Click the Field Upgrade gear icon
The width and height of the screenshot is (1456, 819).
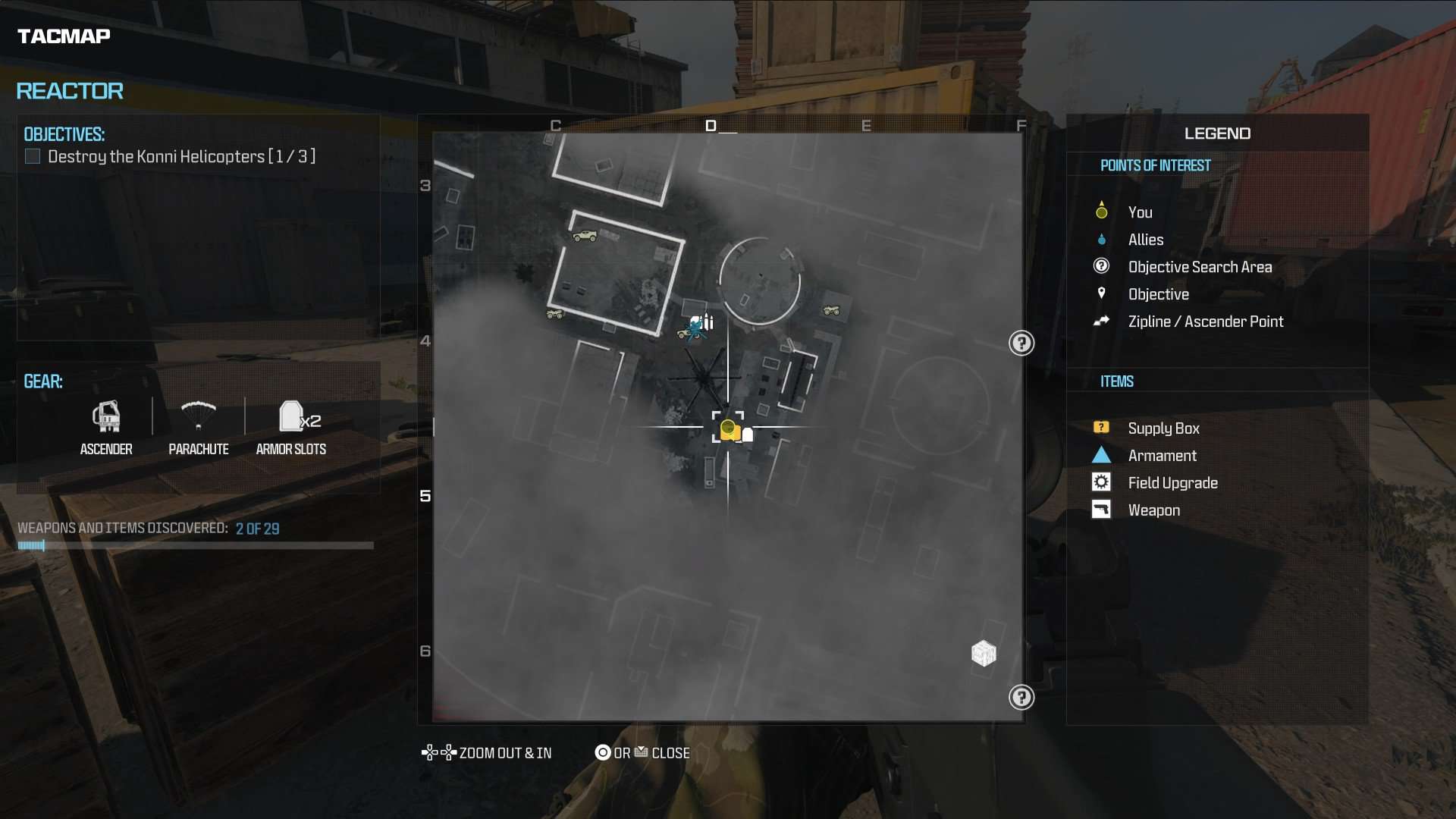(x=1101, y=482)
